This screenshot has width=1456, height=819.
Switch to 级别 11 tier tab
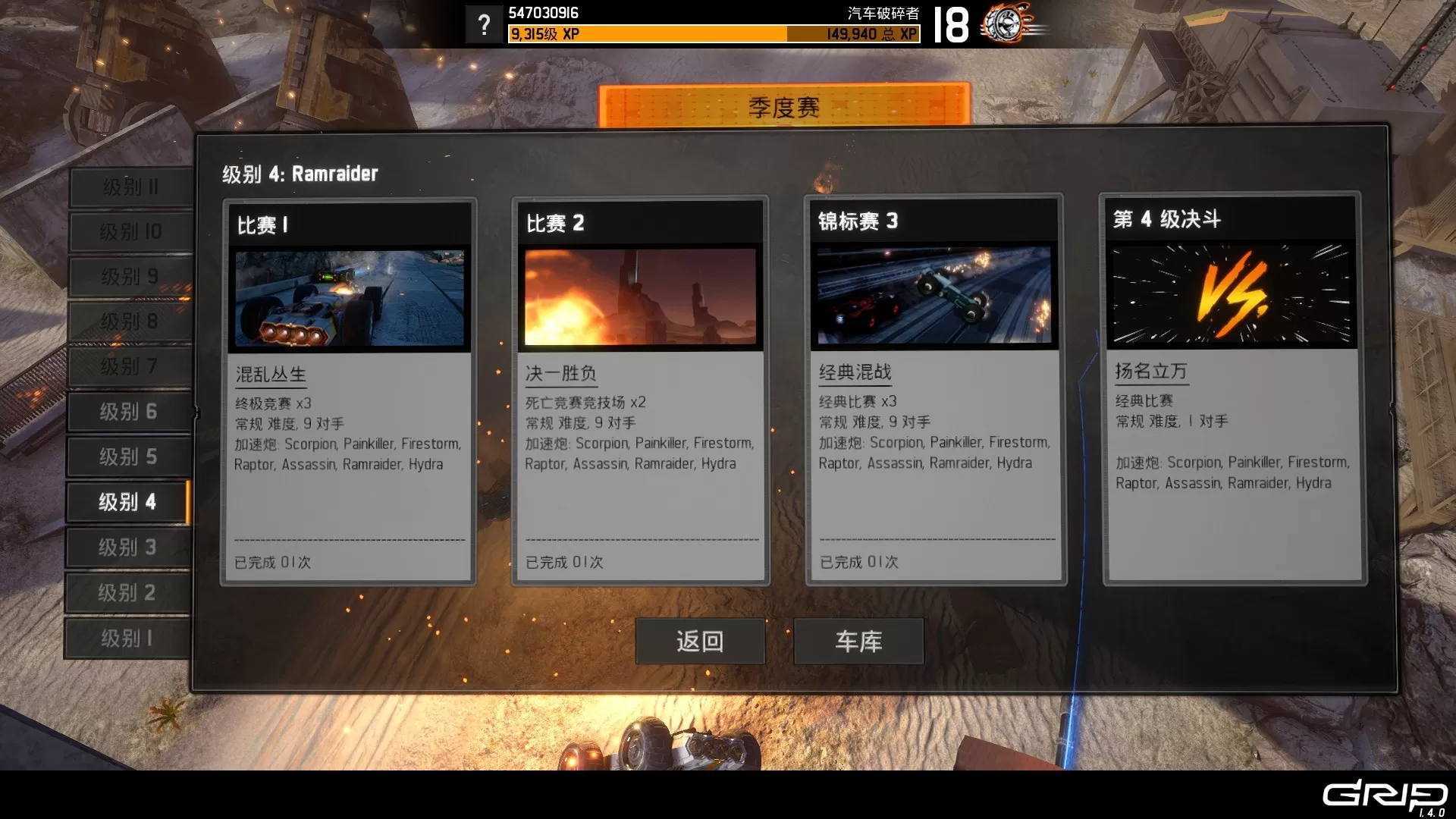[x=130, y=187]
